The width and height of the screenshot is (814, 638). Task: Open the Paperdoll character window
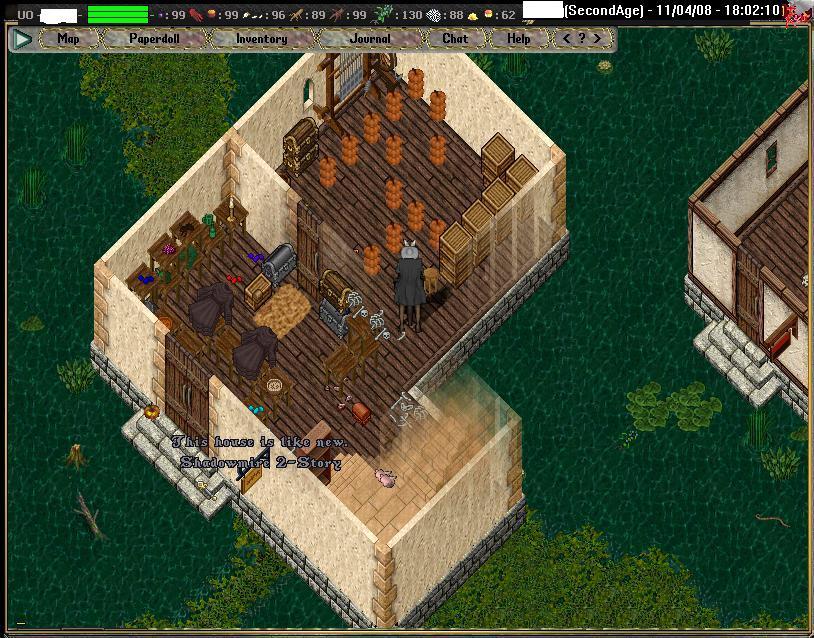click(x=156, y=39)
